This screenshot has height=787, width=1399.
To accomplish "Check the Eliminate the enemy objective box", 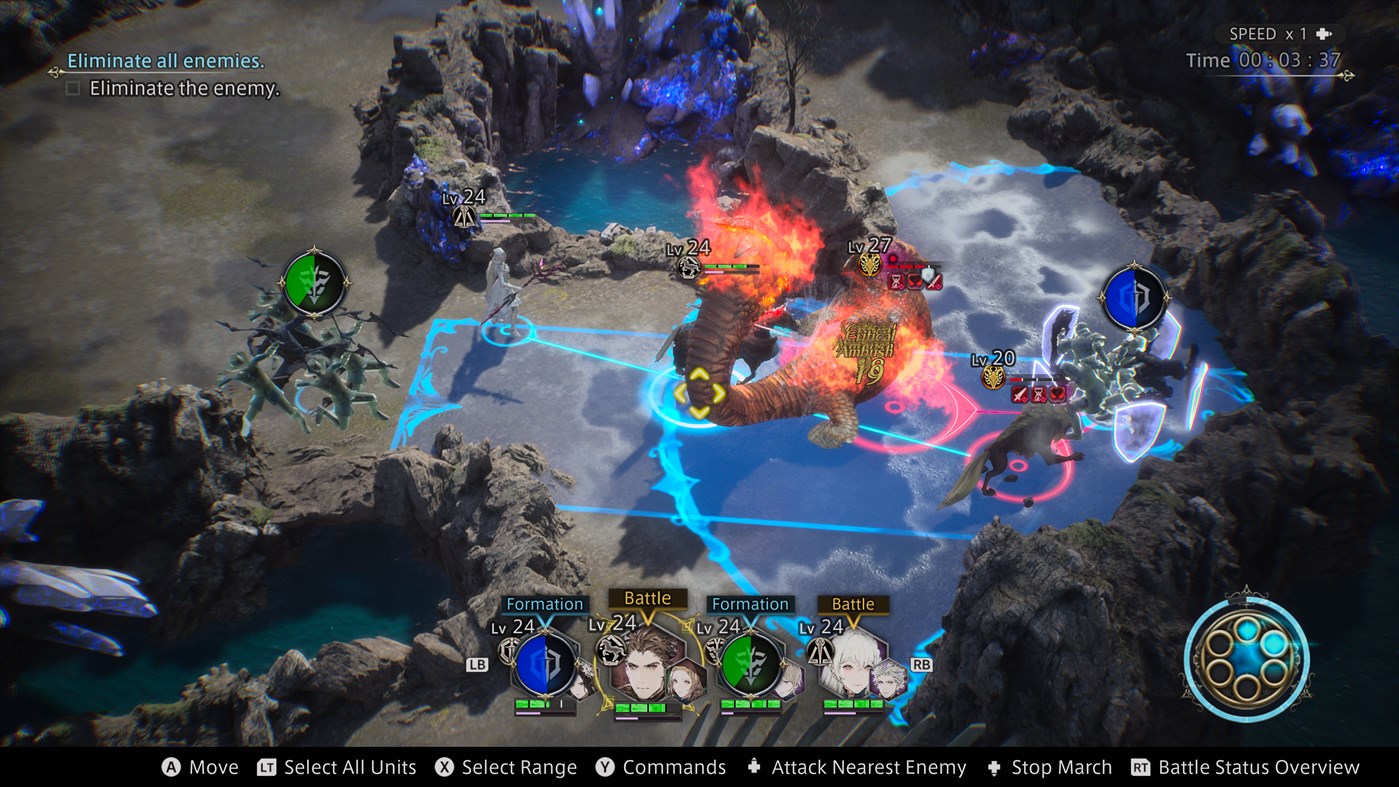I will [75, 88].
